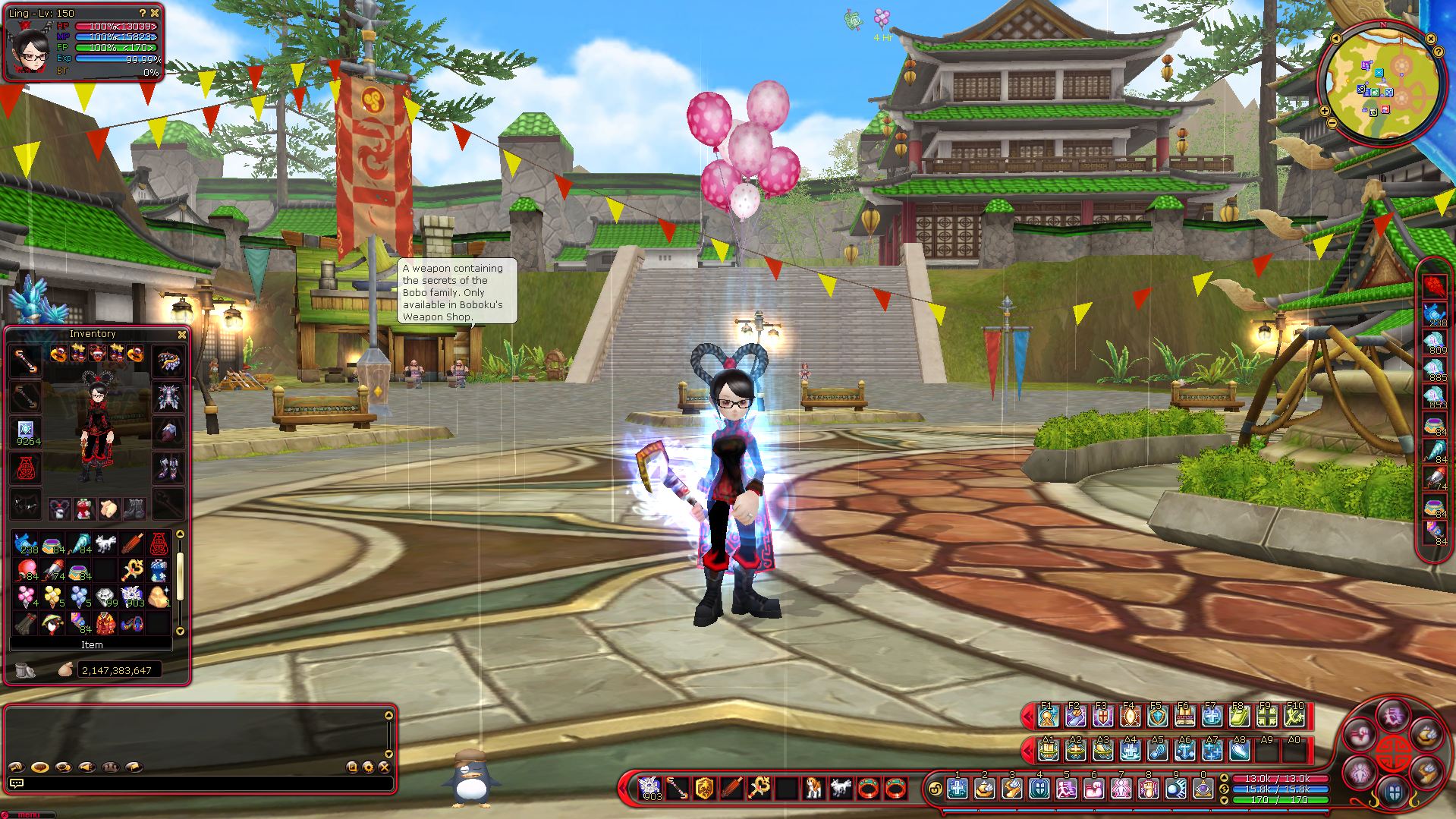This screenshot has width=1456, height=819.
Task: Close the minimap with its X button
Action: click(x=1431, y=39)
